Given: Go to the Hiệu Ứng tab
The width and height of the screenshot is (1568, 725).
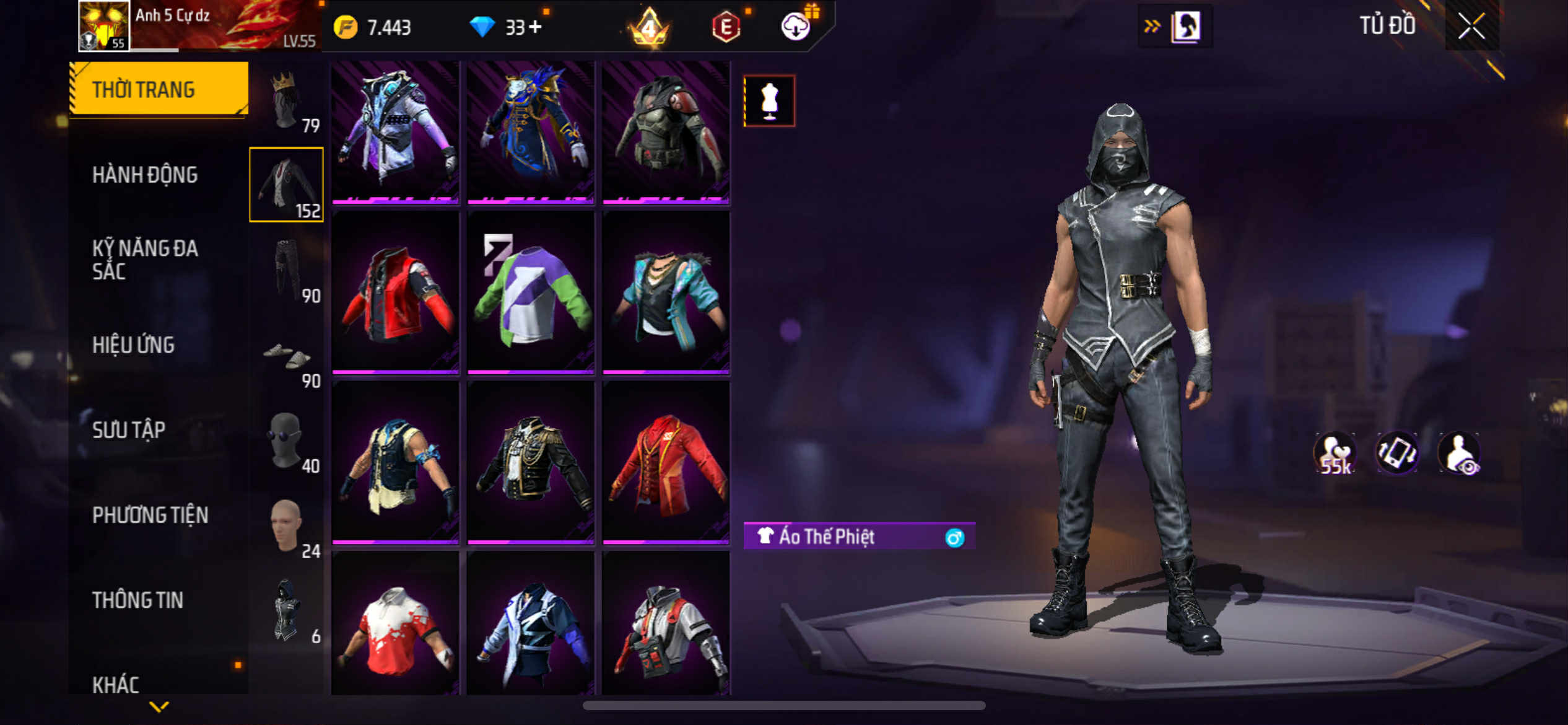Looking at the screenshot, I should point(133,345).
